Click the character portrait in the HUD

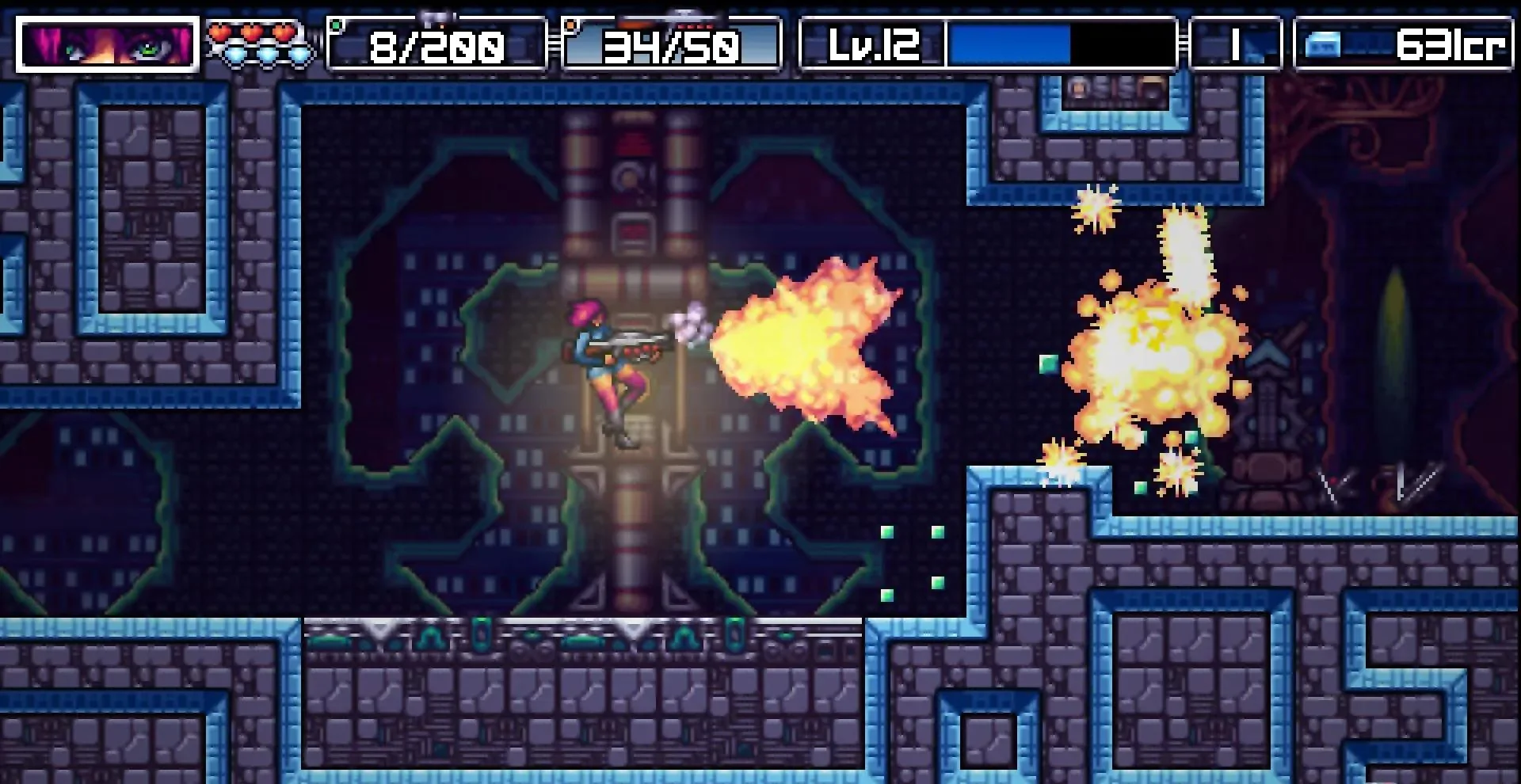point(108,44)
